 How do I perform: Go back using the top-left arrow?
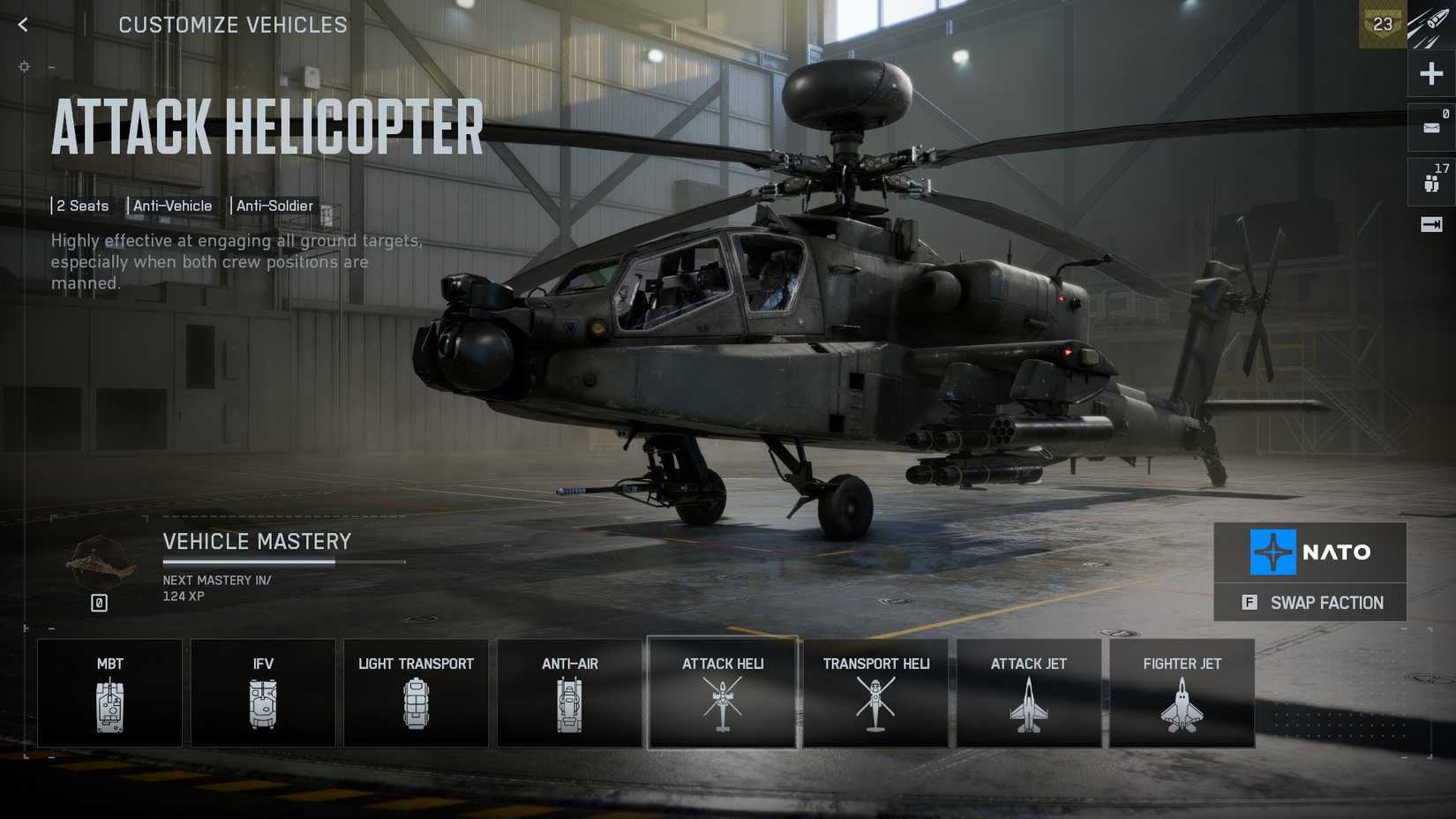click(22, 24)
